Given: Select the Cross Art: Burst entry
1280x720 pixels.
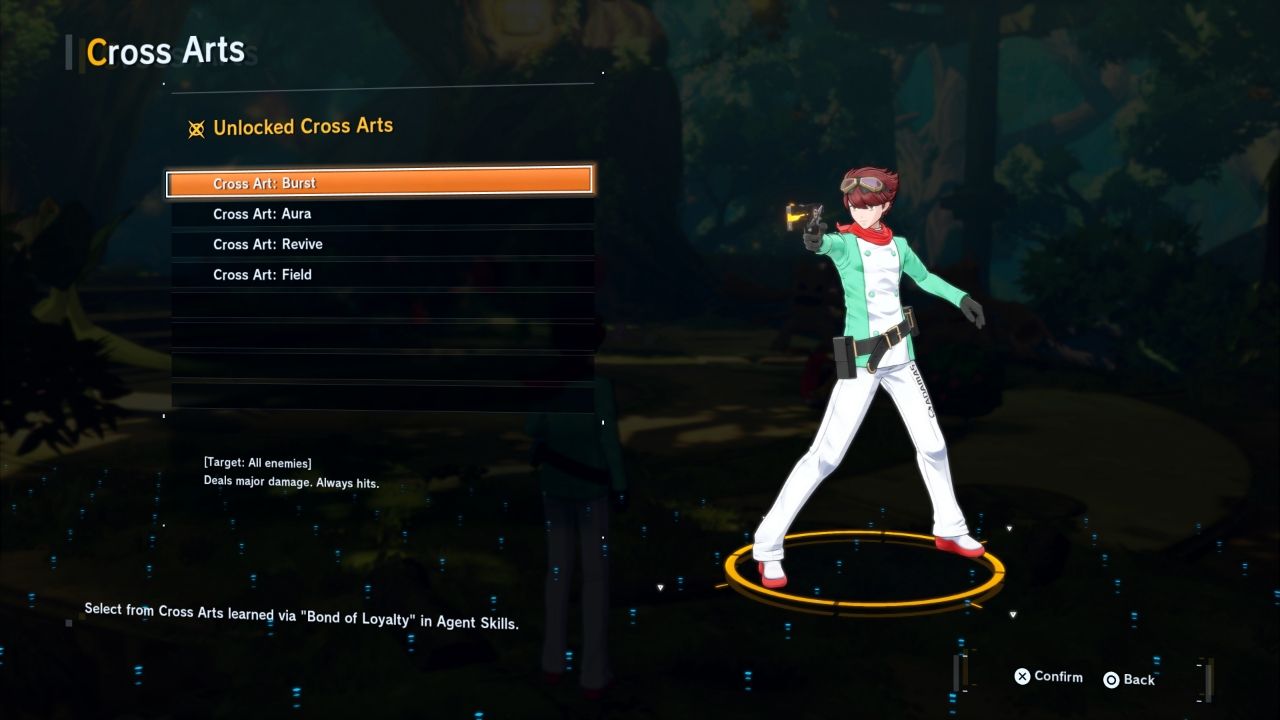Looking at the screenshot, I should 380,183.
